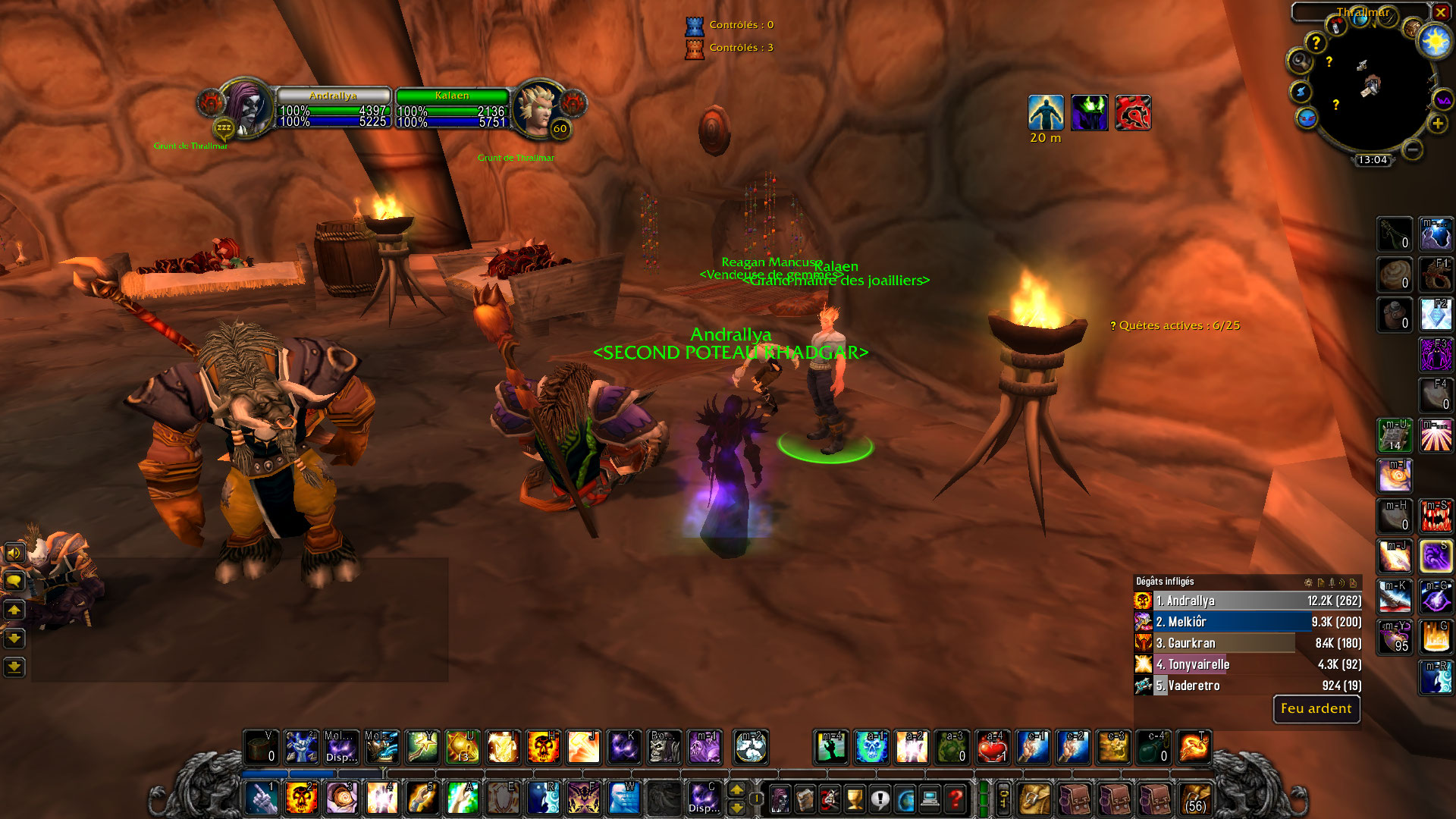Open the spellbook icon on the micro menu
This screenshot has width=1456, height=819.
pos(805,799)
